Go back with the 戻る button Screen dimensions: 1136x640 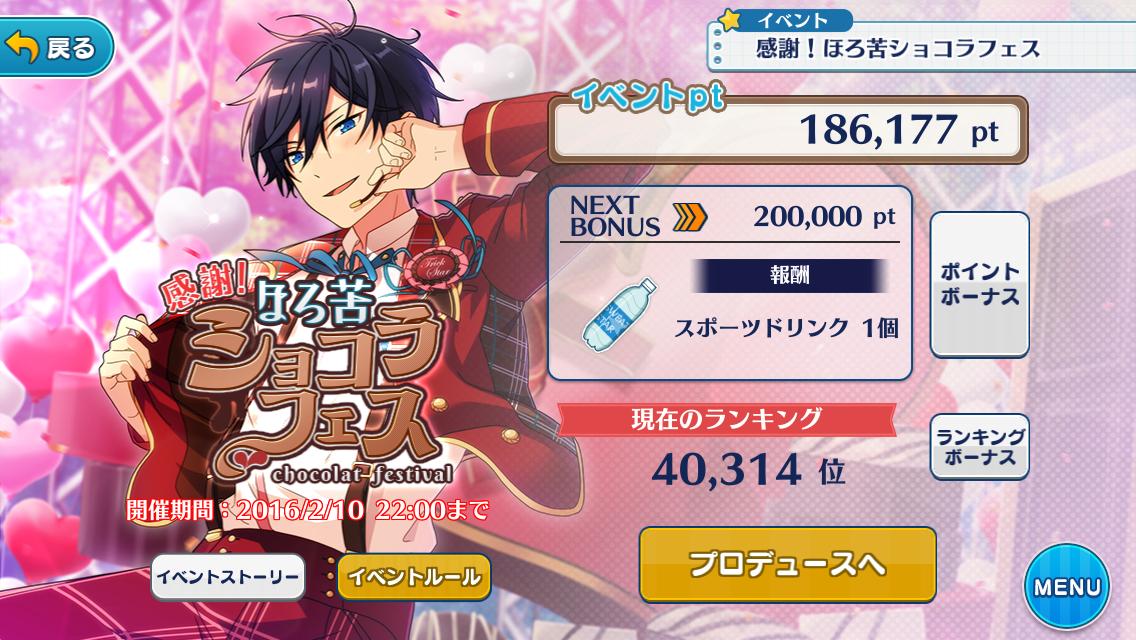tap(54, 48)
